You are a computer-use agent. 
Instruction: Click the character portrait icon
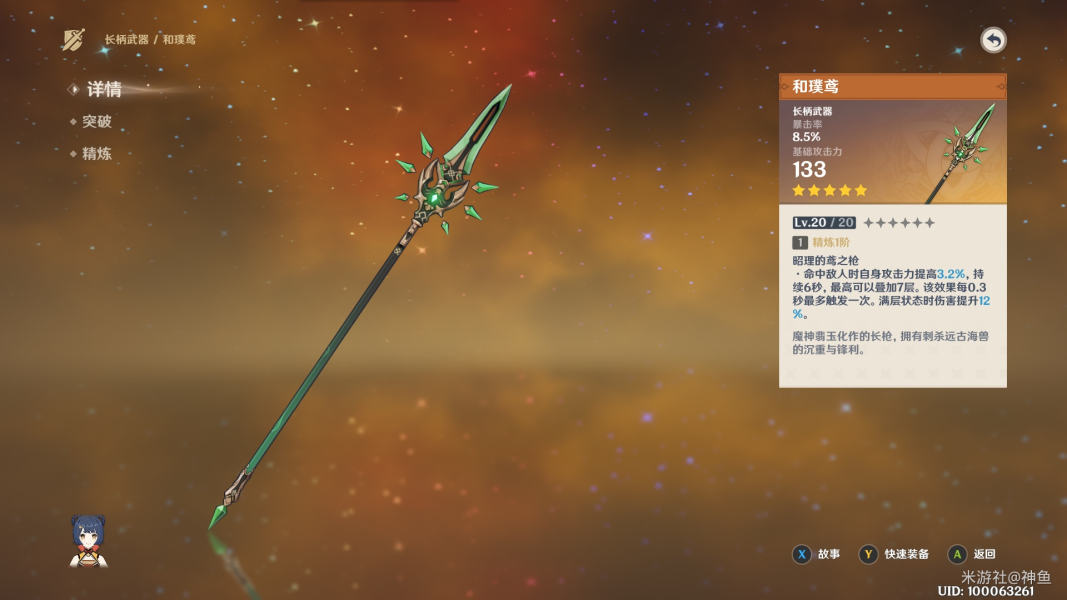[x=88, y=541]
